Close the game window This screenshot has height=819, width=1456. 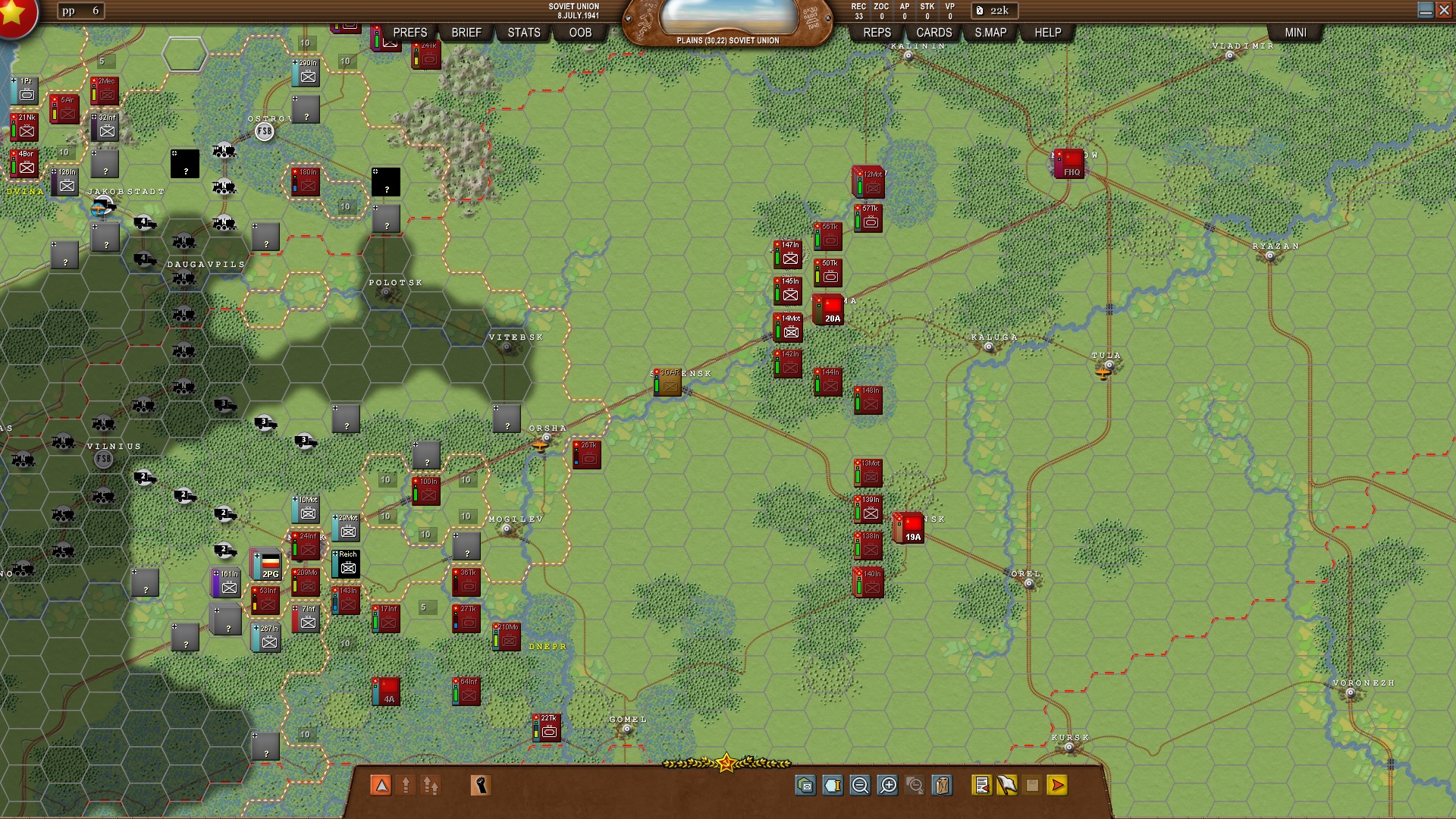(x=1444, y=10)
